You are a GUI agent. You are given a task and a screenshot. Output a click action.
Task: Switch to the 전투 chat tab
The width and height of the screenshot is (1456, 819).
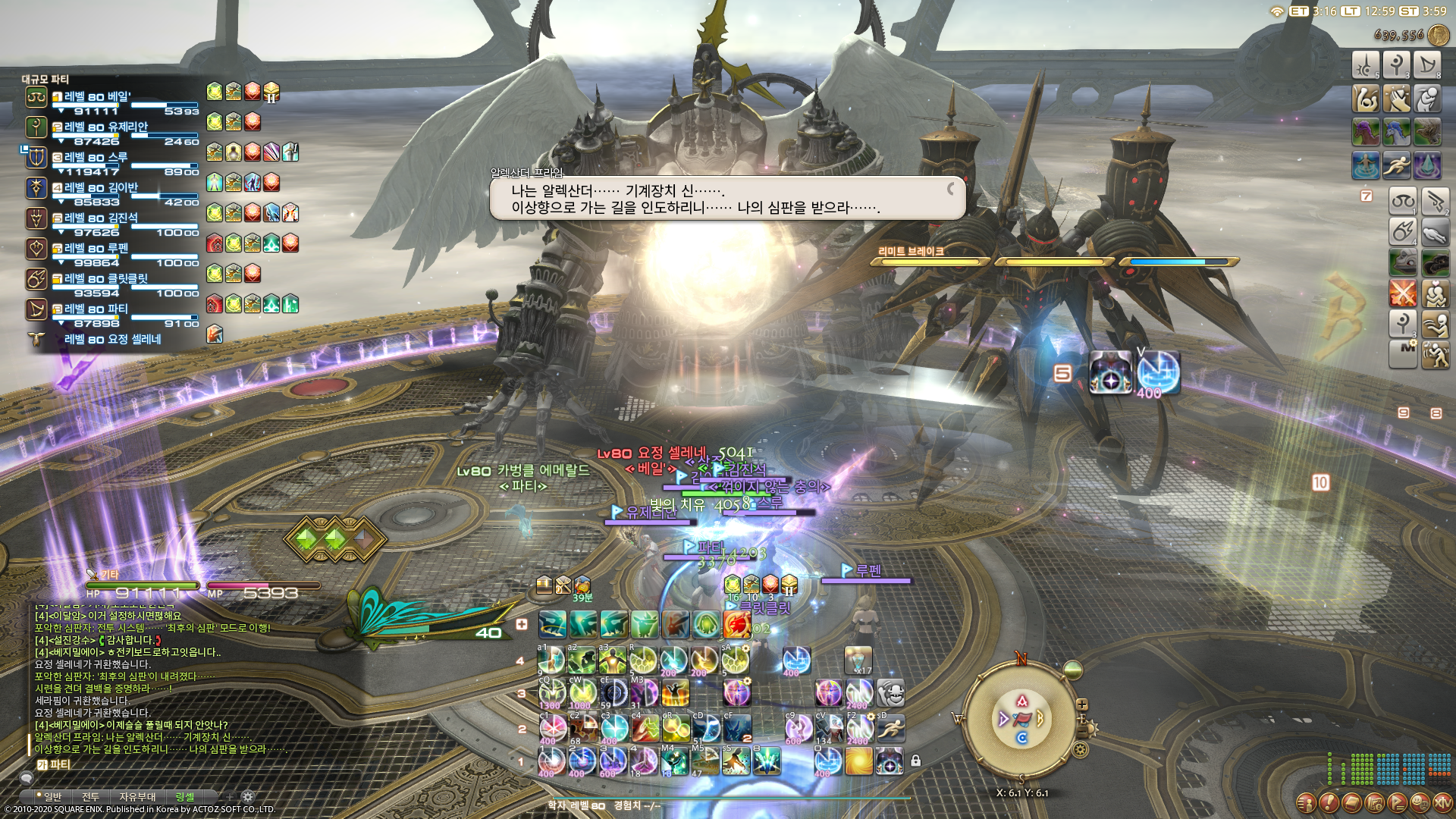[x=90, y=796]
